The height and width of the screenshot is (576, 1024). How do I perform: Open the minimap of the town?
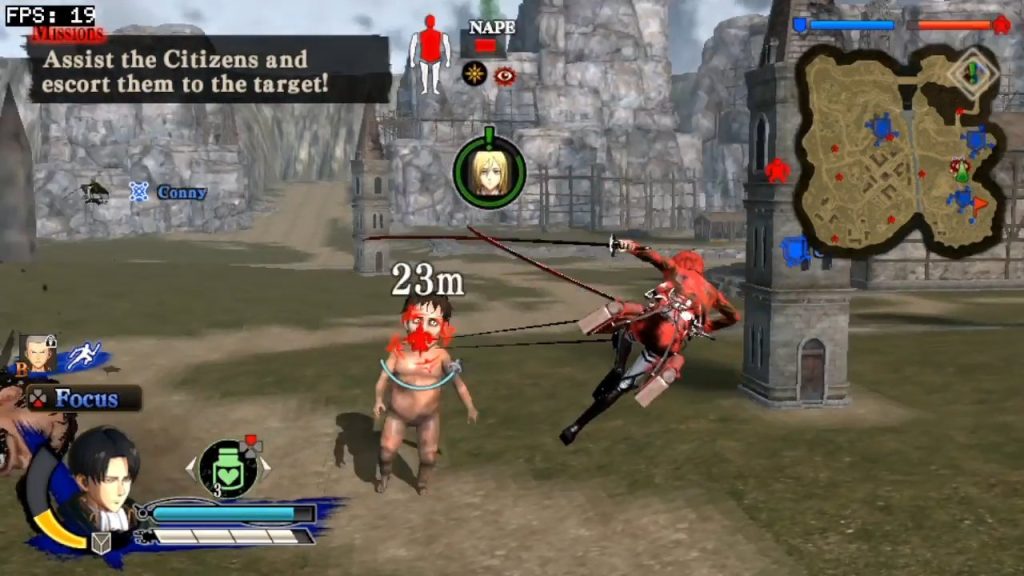[898, 150]
